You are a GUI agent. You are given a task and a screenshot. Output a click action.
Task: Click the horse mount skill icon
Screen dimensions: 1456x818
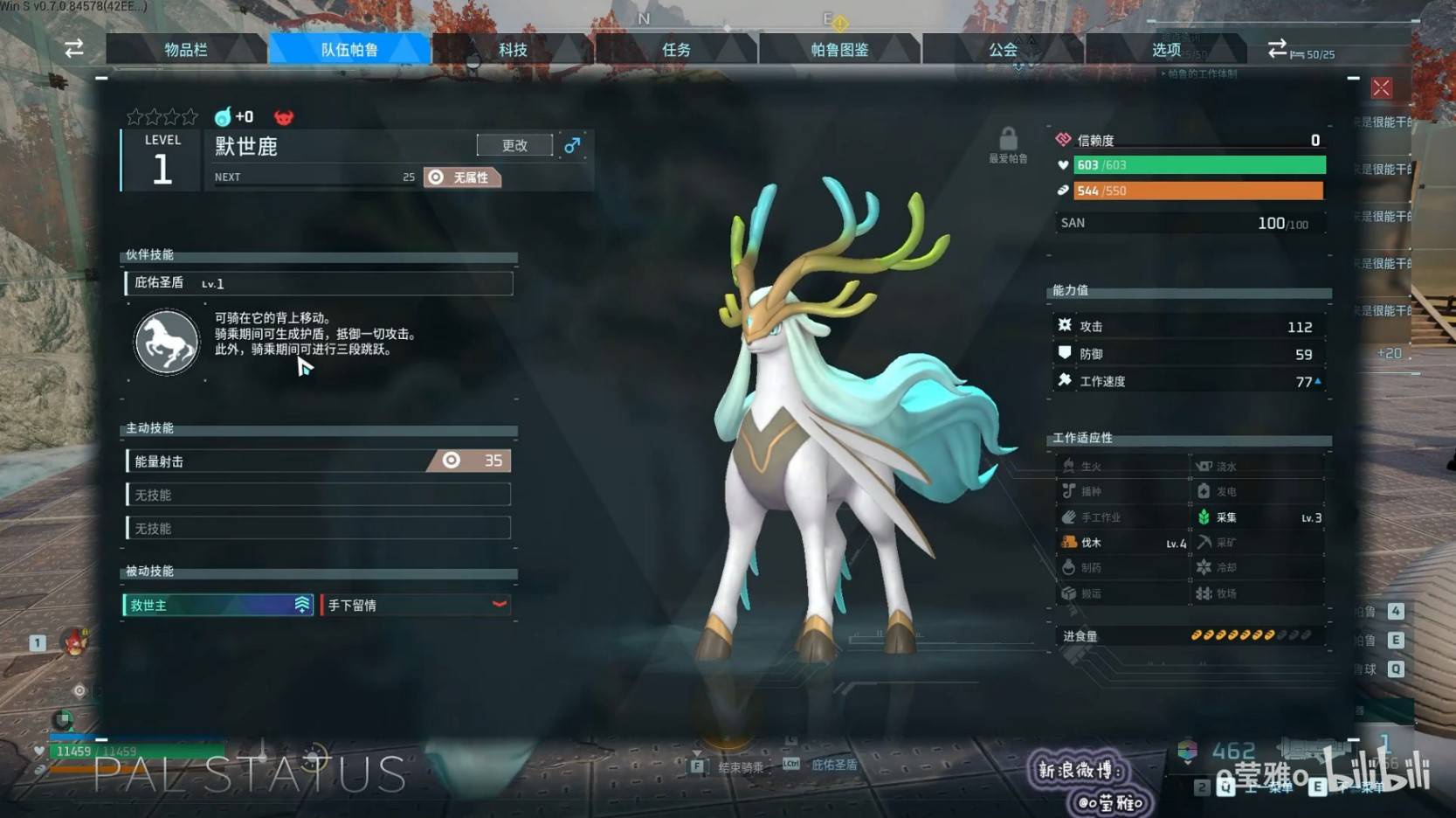coord(167,342)
